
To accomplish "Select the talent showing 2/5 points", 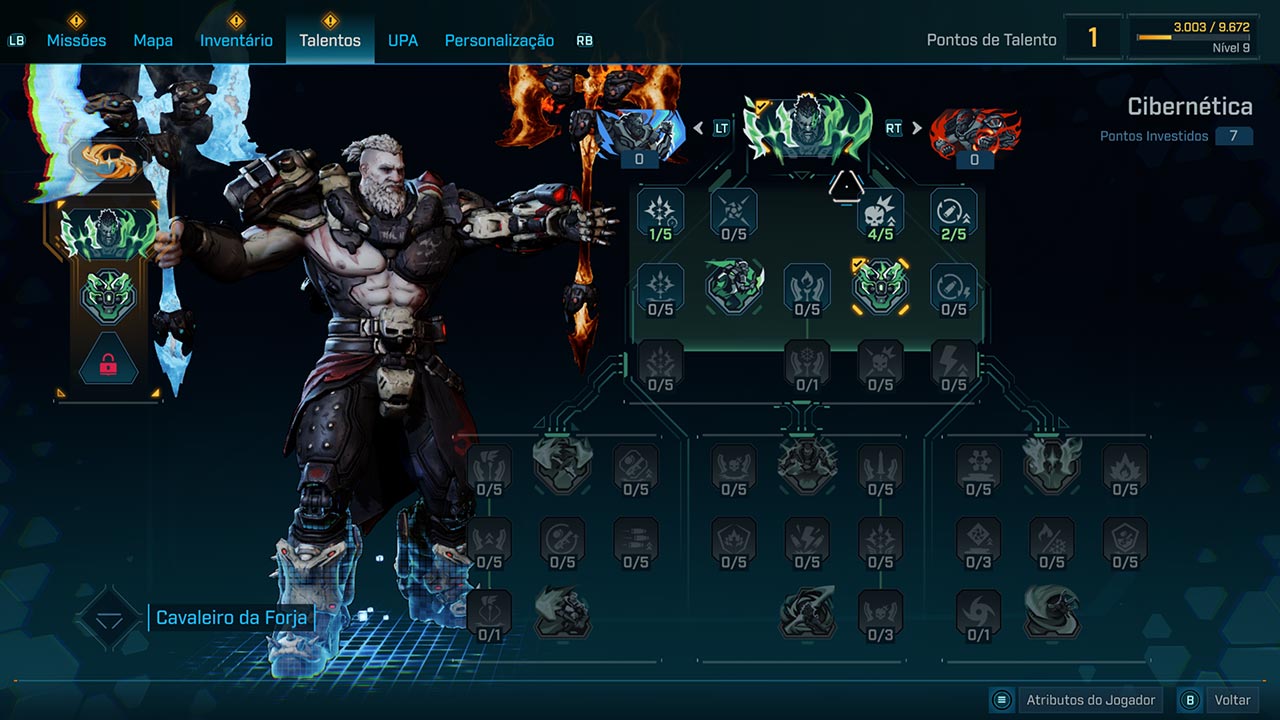I will click(954, 213).
